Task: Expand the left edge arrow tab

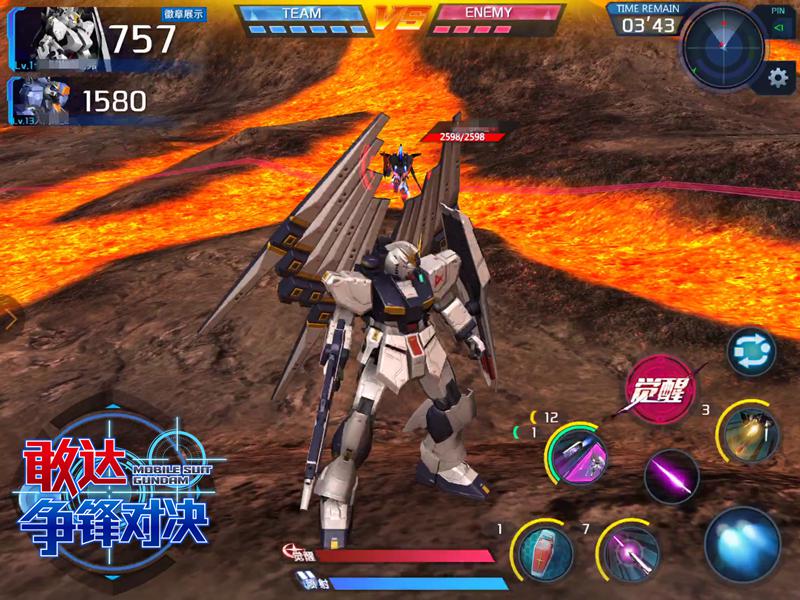Action: [x=9, y=320]
